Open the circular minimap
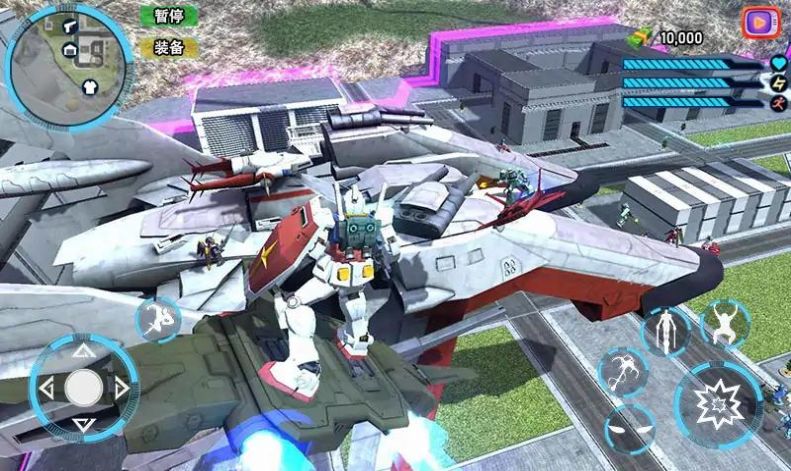The height and width of the screenshot is (471, 791). [68, 63]
